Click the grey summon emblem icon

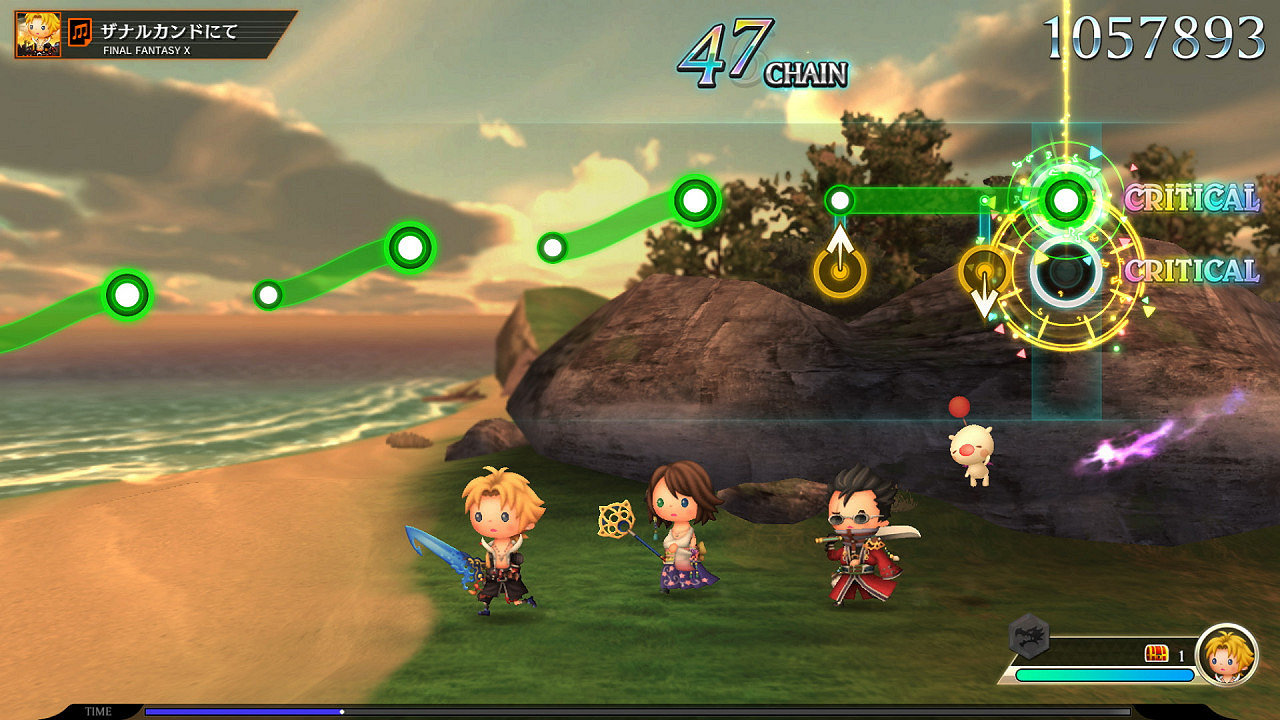tap(1028, 634)
